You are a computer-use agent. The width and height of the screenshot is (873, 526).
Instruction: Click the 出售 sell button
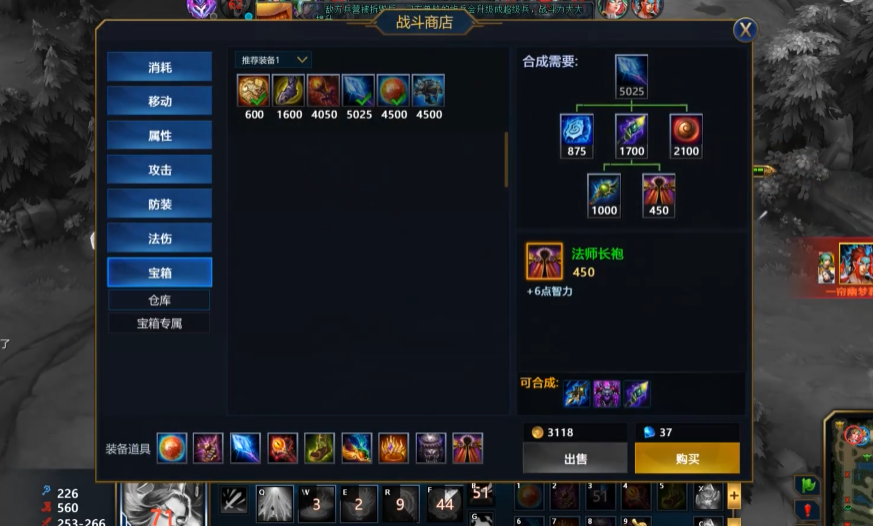click(x=574, y=458)
